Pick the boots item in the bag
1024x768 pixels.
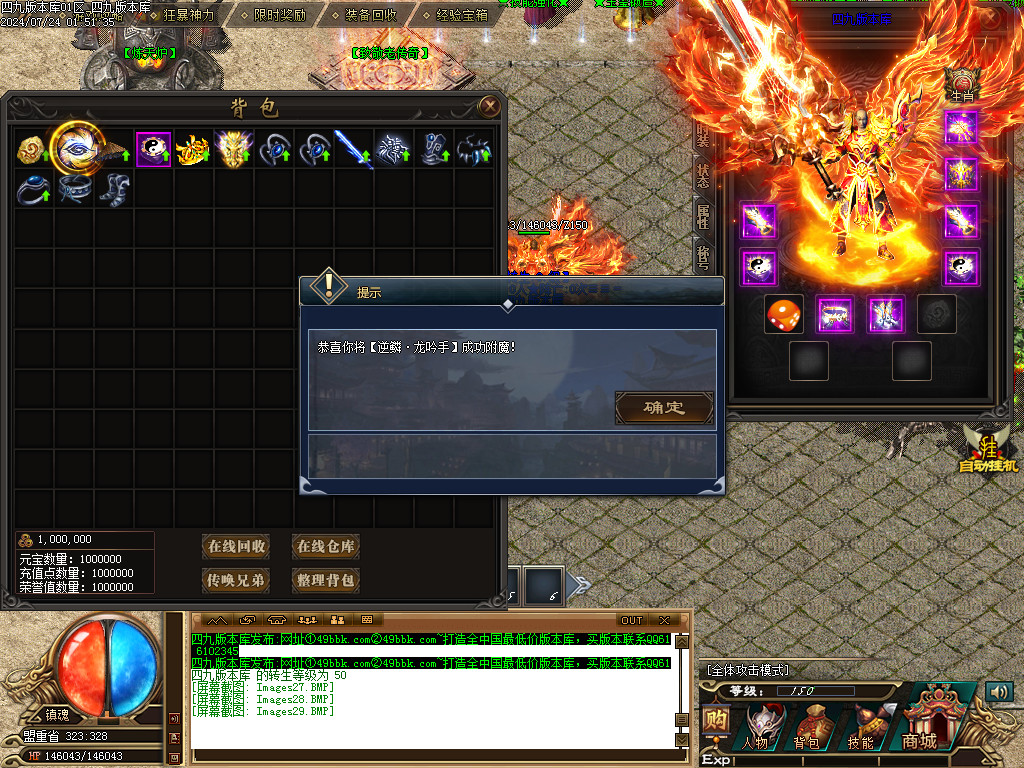pyautogui.click(x=113, y=189)
